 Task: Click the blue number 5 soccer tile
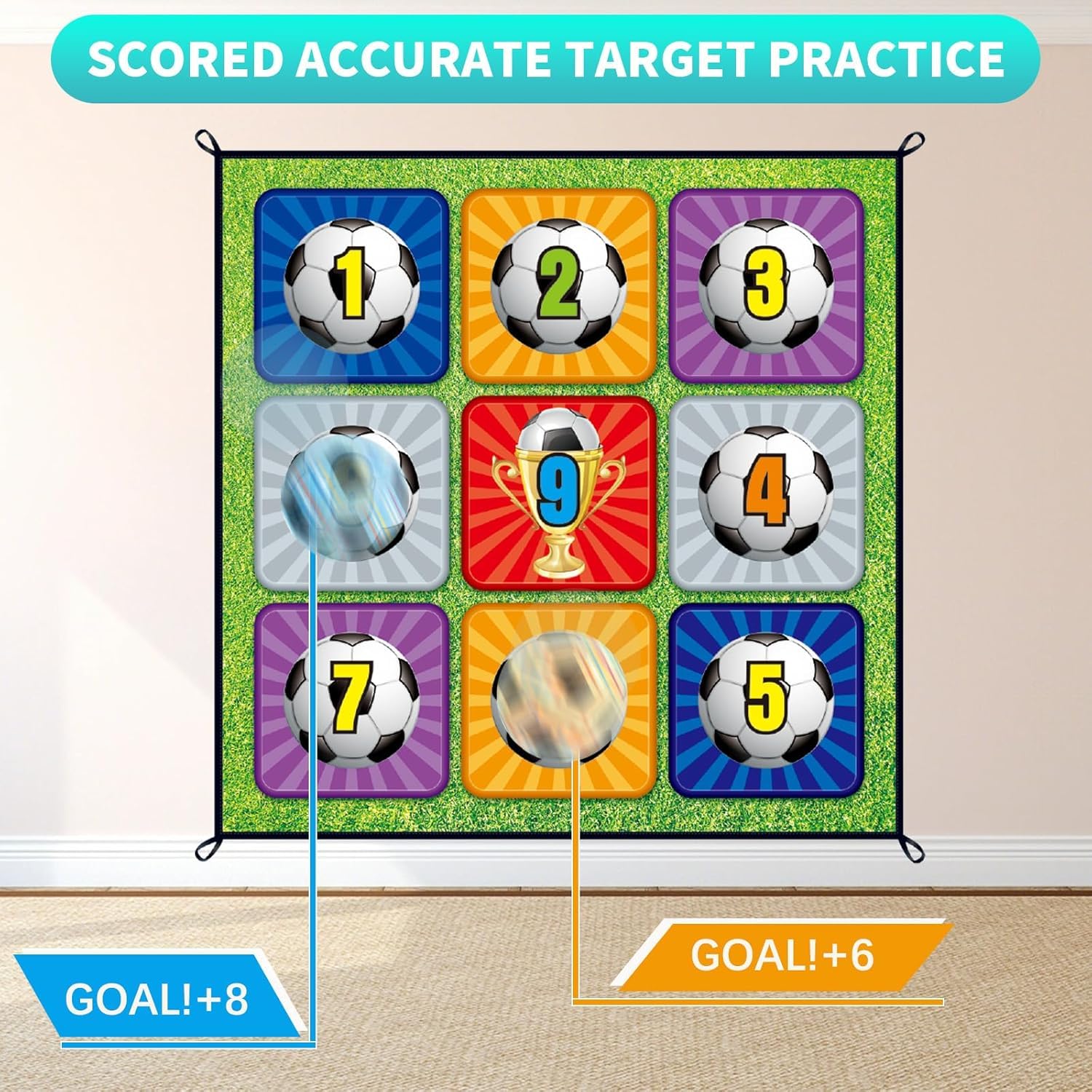pos(766,699)
